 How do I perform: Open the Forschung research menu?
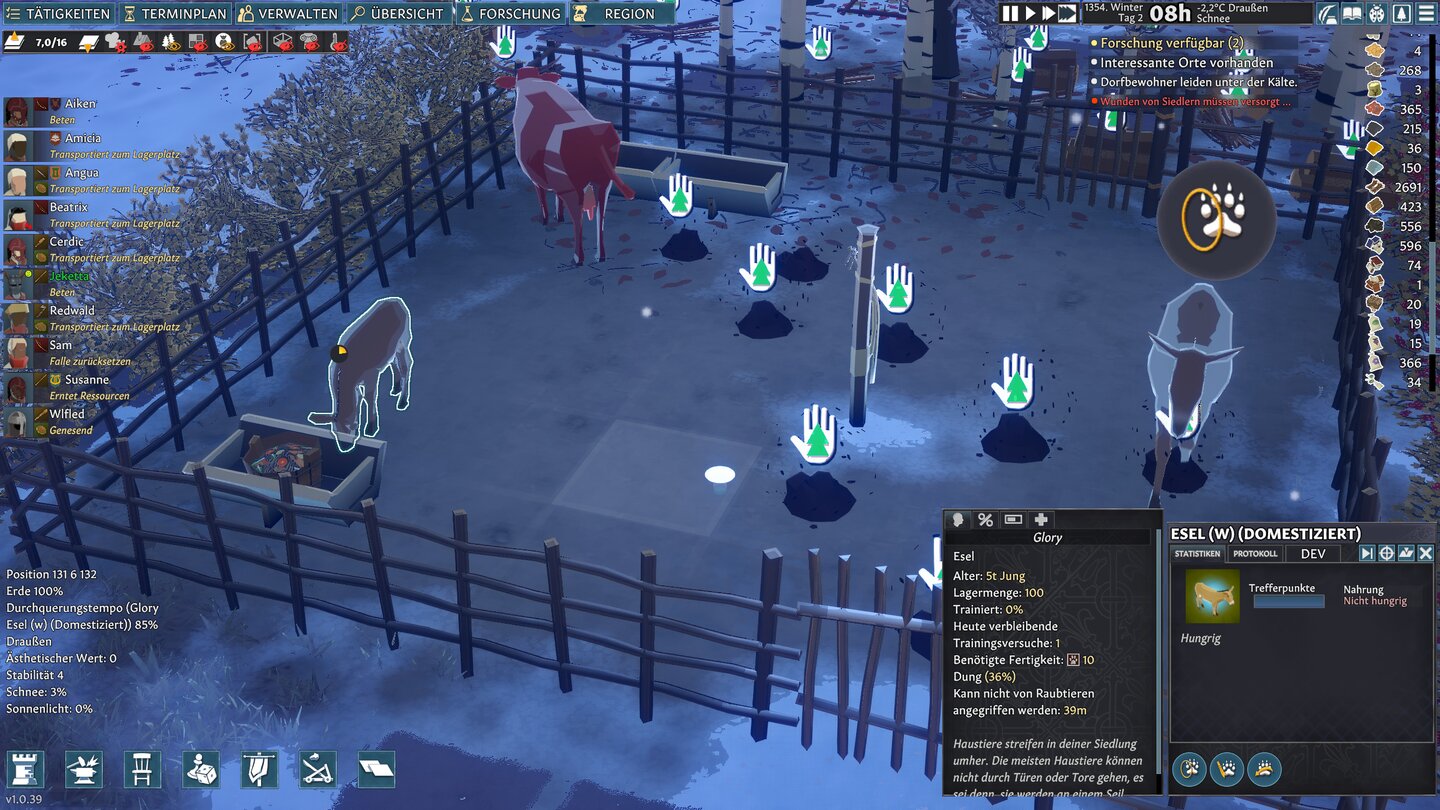(510, 14)
